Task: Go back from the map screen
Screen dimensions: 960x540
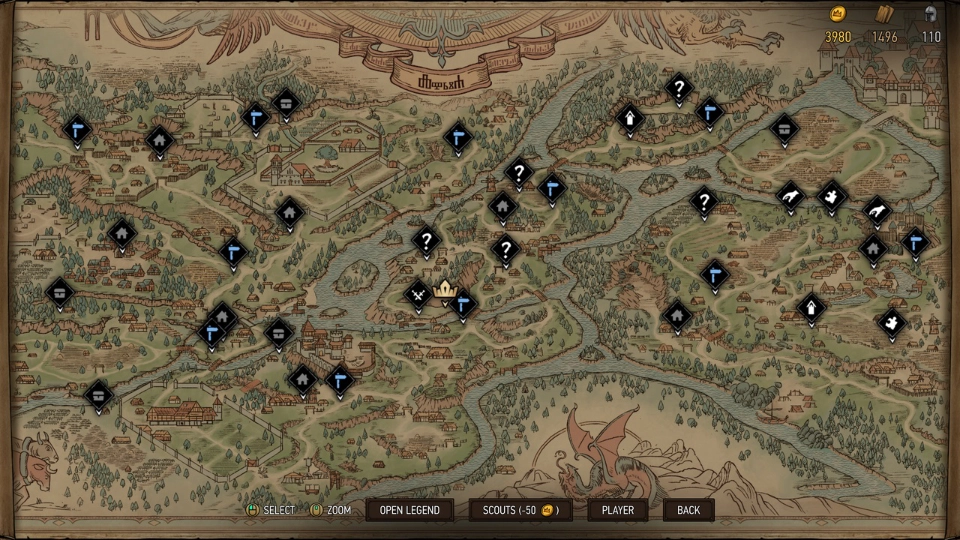Action: (x=688, y=510)
